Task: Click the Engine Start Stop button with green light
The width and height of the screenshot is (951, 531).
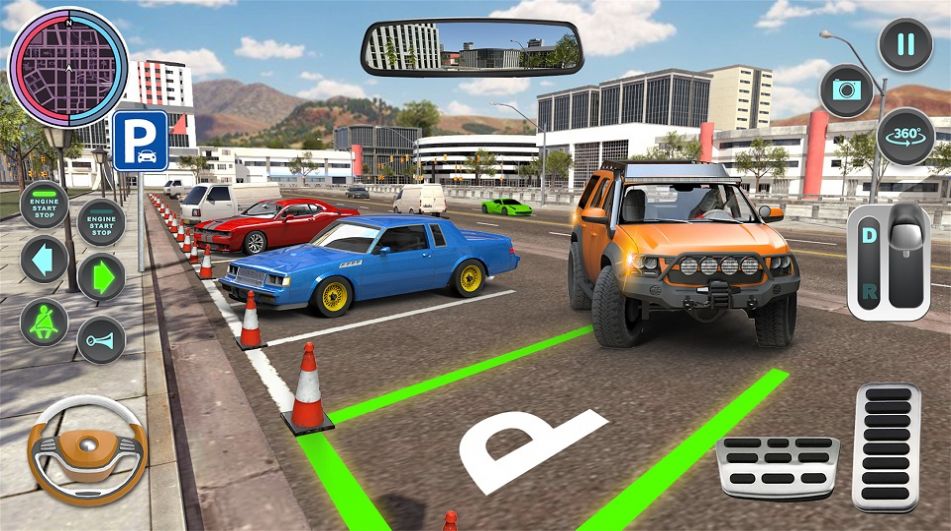Action: click(44, 204)
